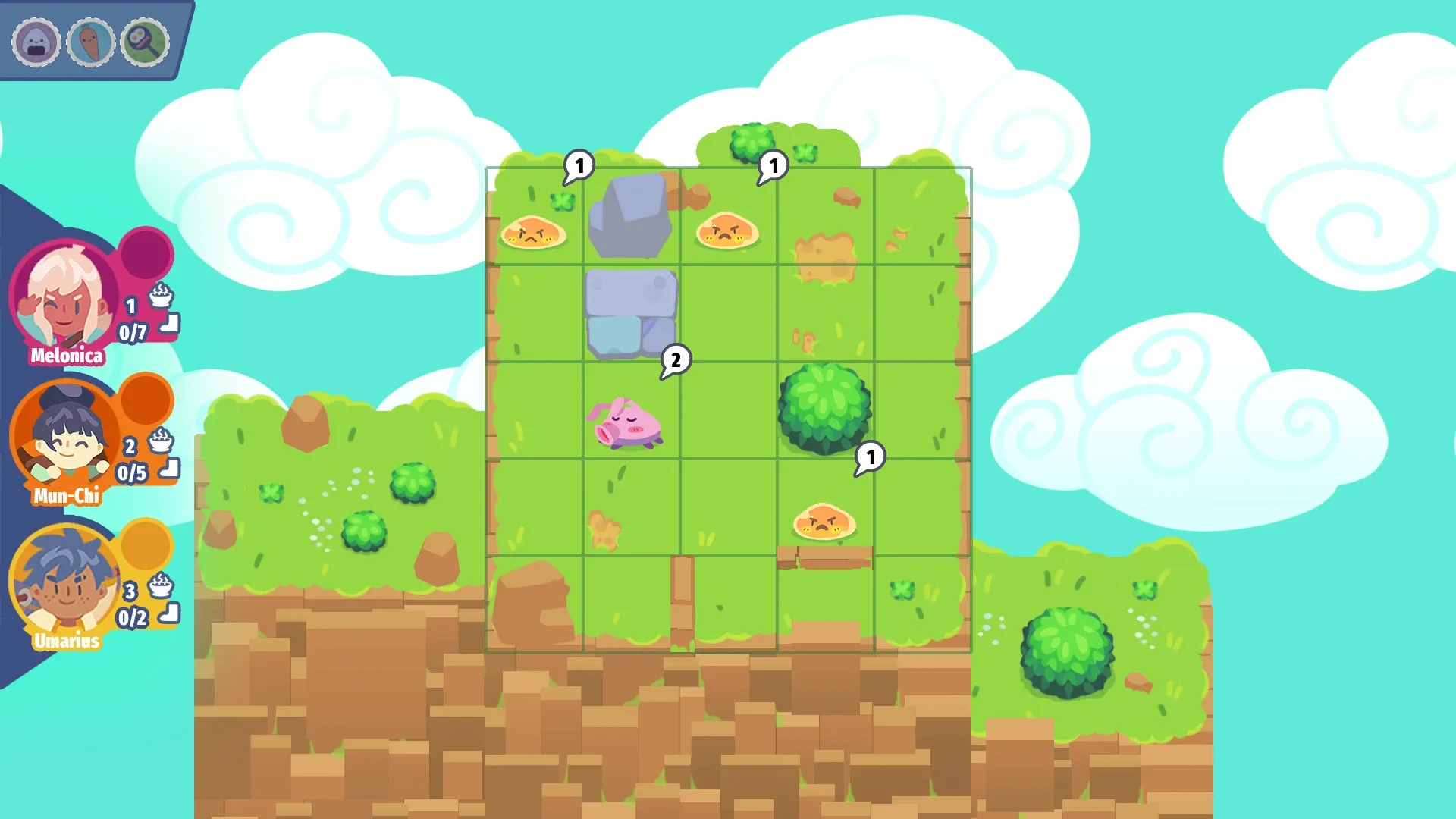Click Umarius's boot icon showing 0/2
The height and width of the screenshot is (819, 1456).
click(168, 613)
